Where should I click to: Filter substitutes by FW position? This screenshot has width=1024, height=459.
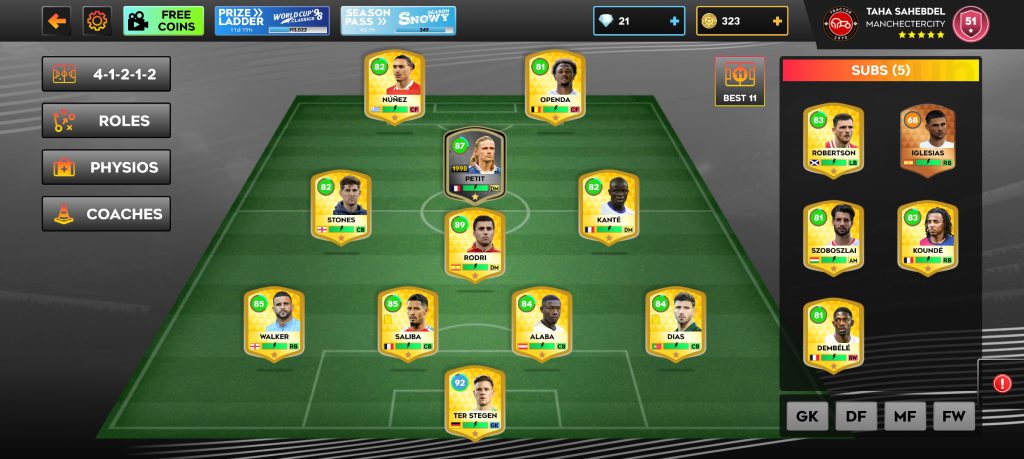point(953,415)
